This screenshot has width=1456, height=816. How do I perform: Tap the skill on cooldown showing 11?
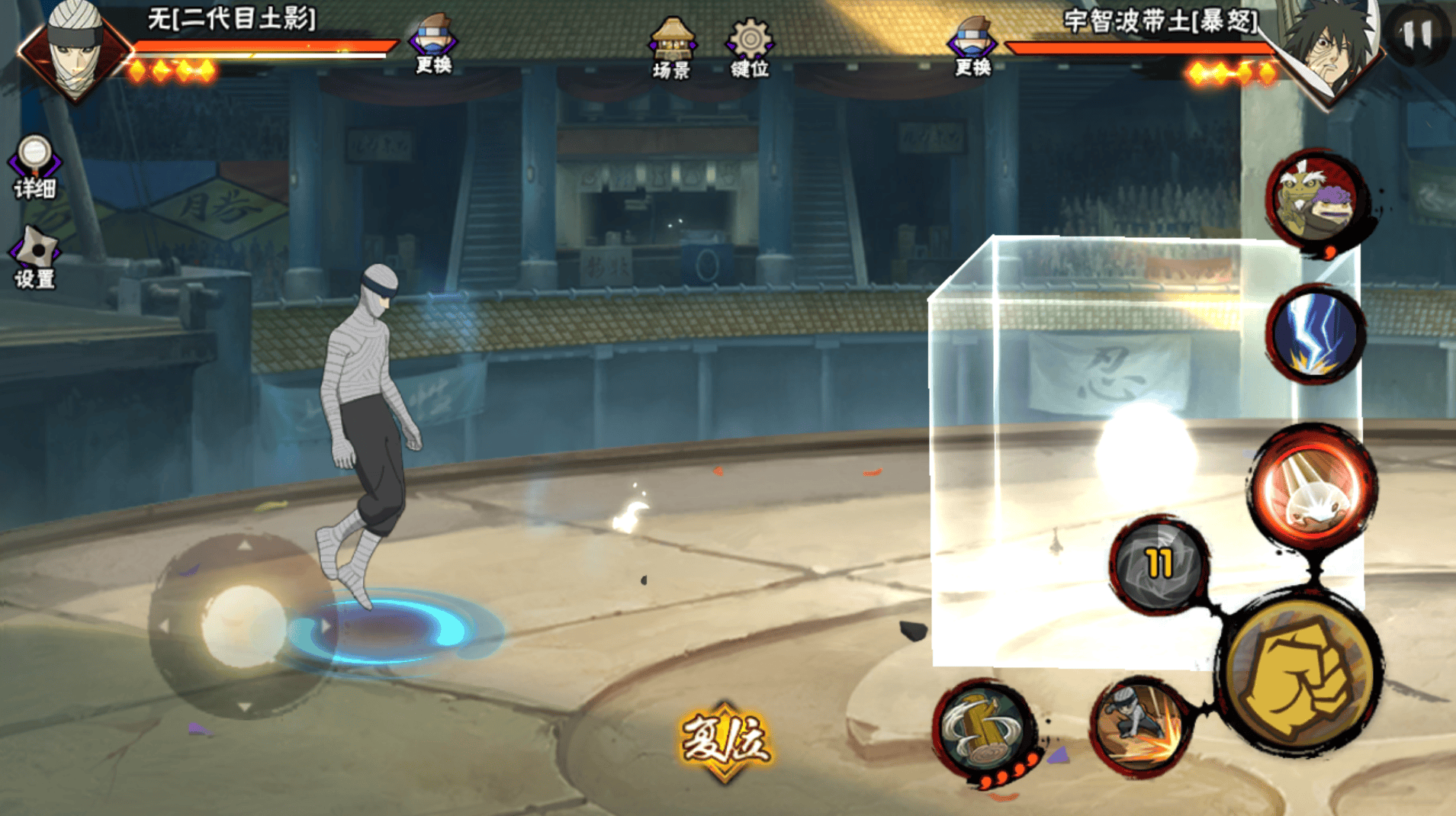tap(1159, 564)
